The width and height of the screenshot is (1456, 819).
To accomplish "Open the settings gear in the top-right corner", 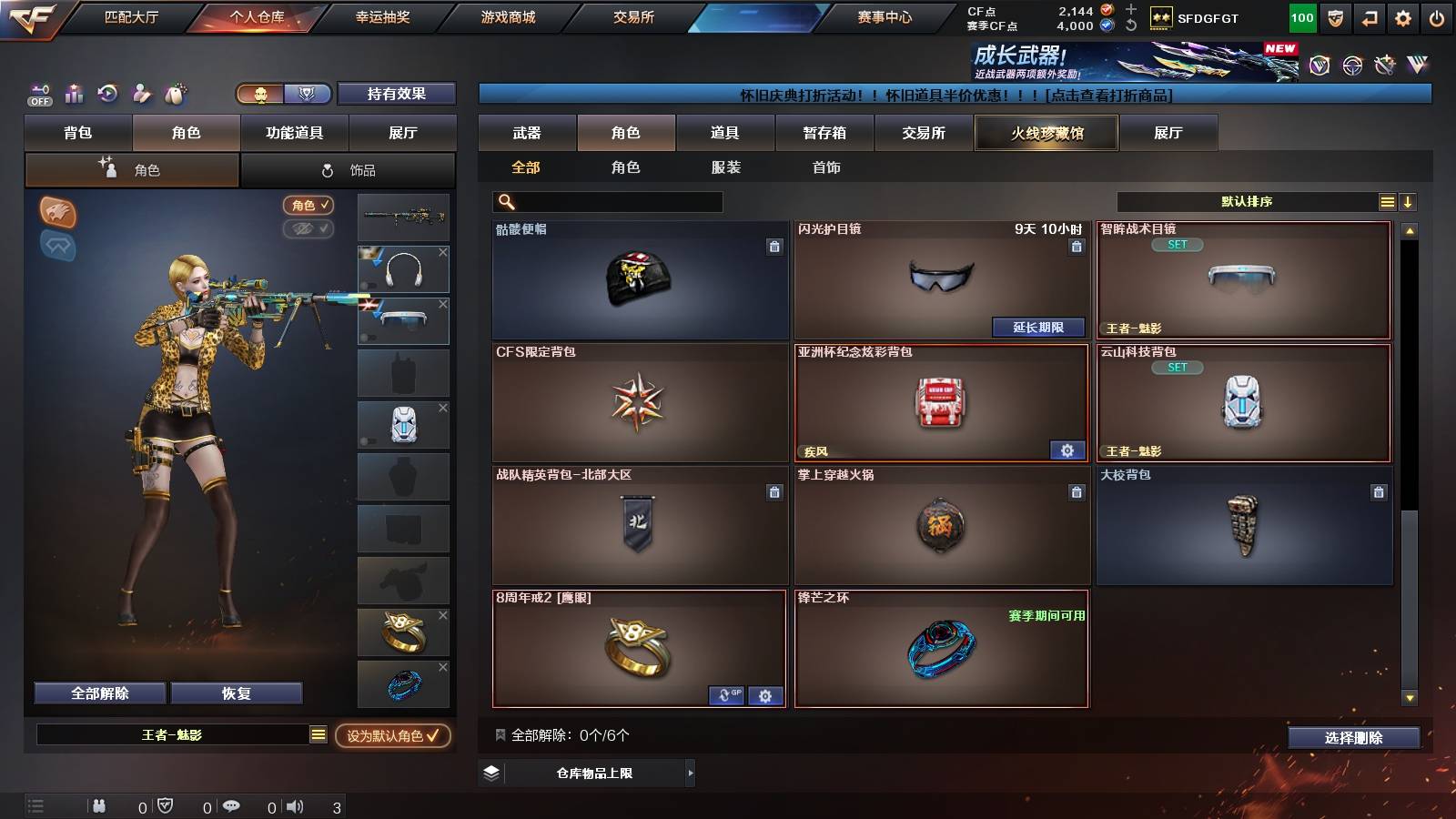I will tap(1404, 15).
